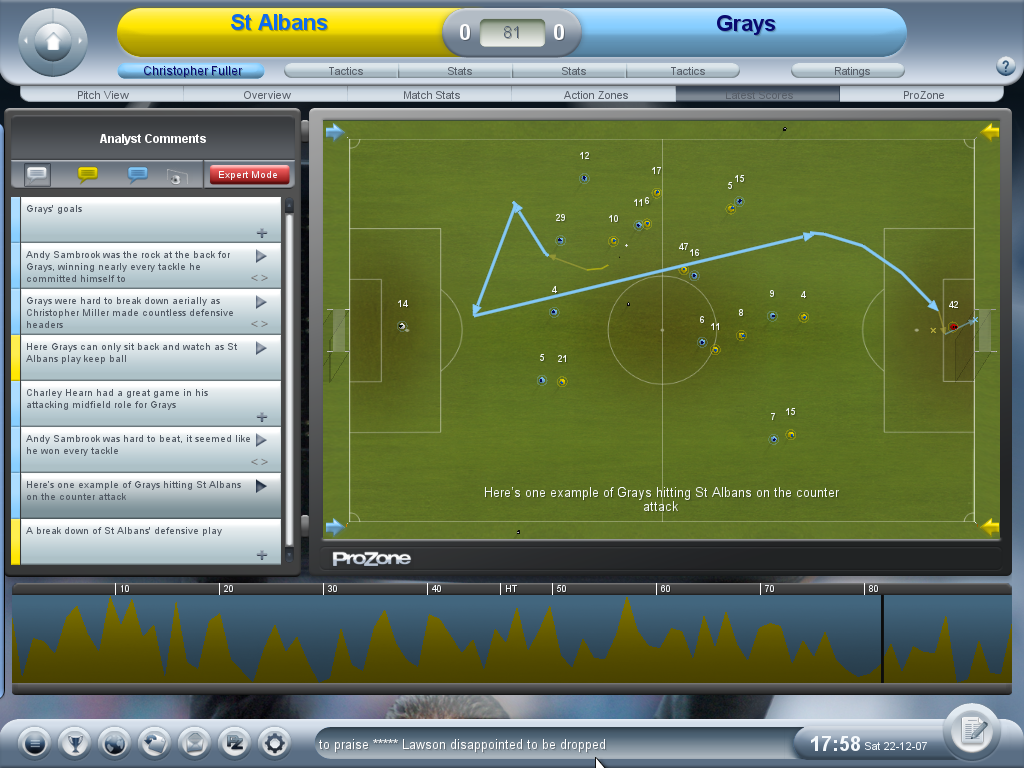Image resolution: width=1024 pixels, height=768 pixels.
Task: Switch to the Pitch View tab
Action: 103,95
